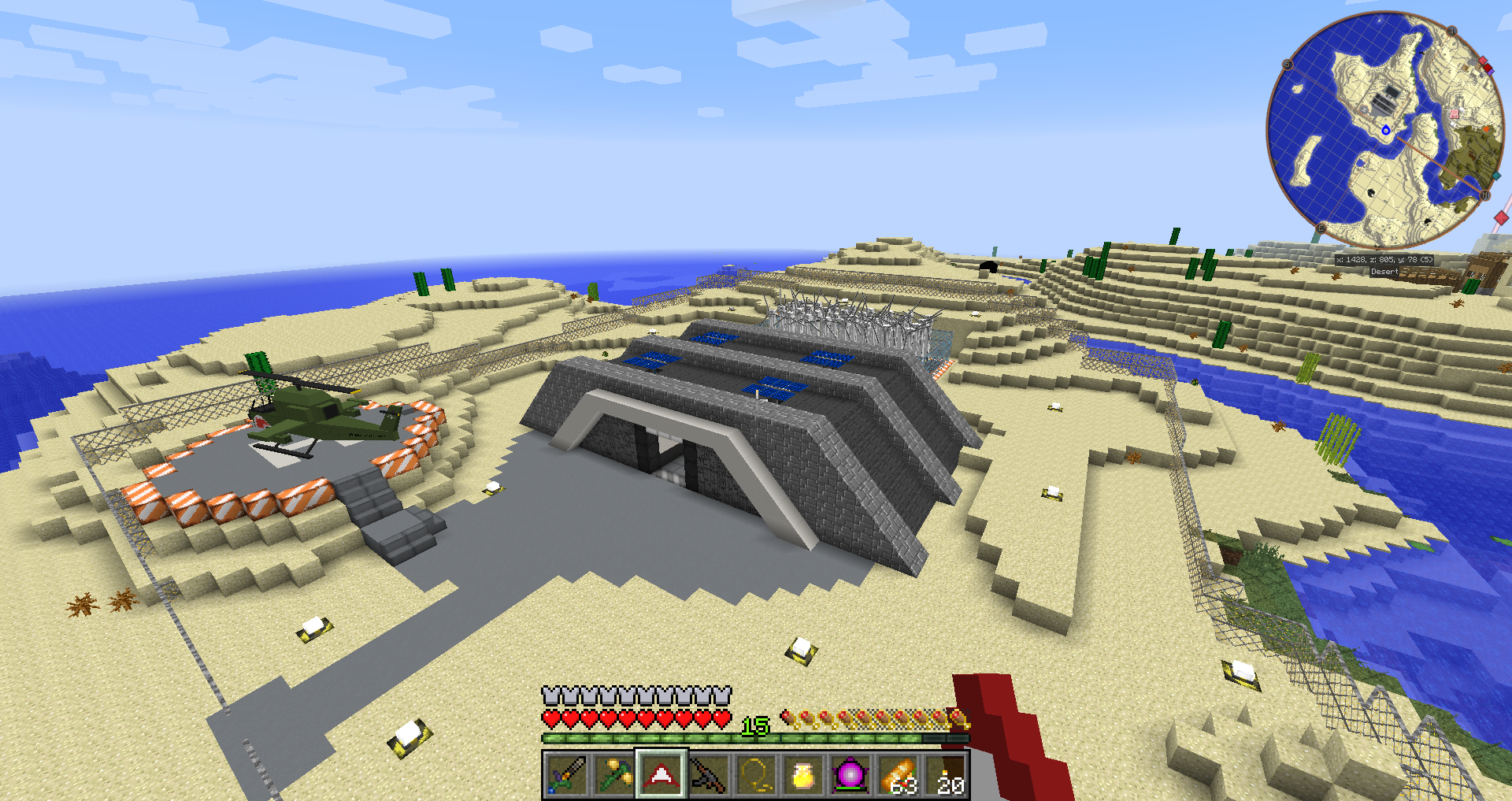
Task: Click the S compass marker on minimap
Action: (1288, 65)
